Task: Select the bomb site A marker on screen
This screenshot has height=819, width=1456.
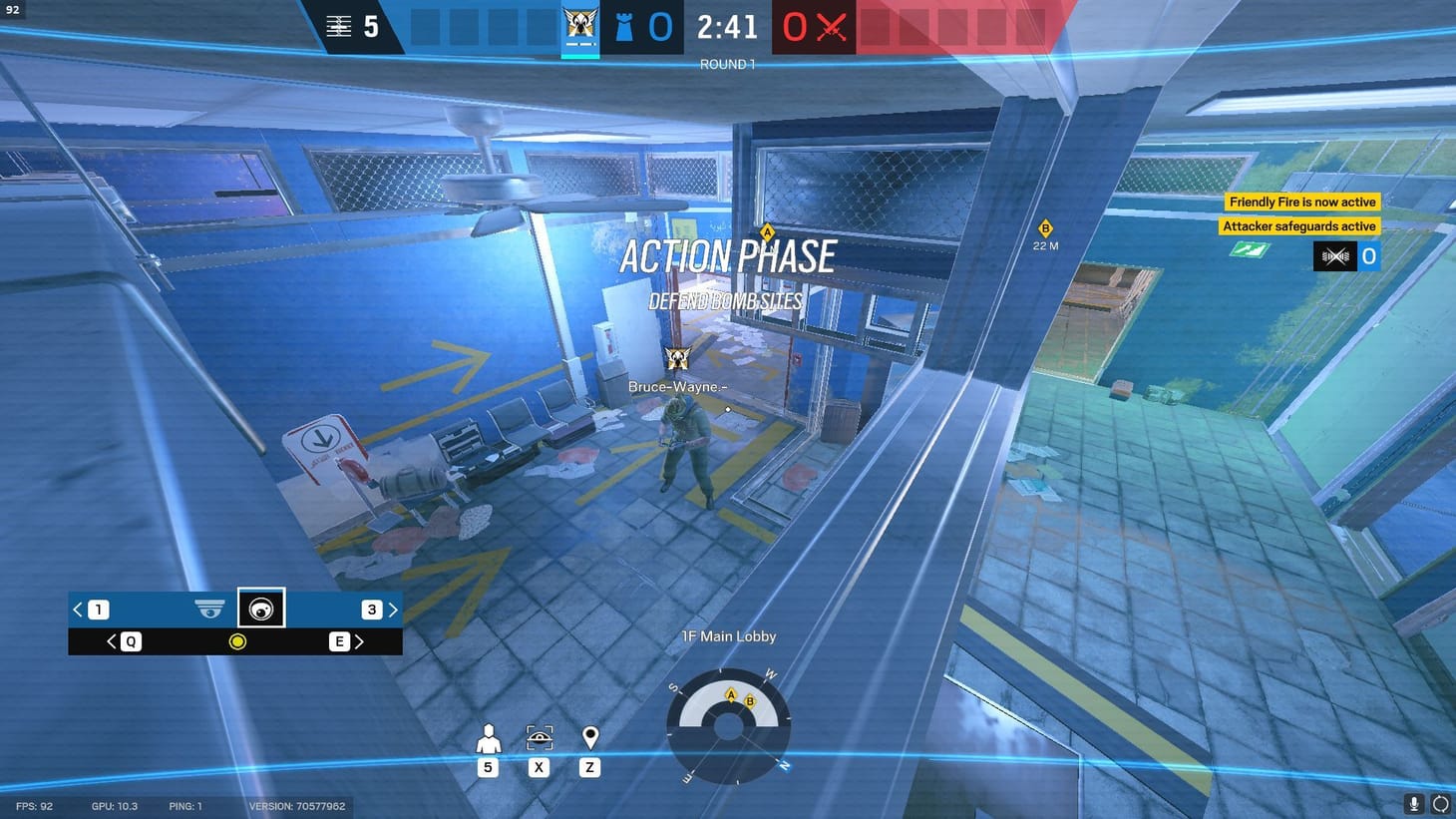Action: pyautogui.click(x=767, y=231)
